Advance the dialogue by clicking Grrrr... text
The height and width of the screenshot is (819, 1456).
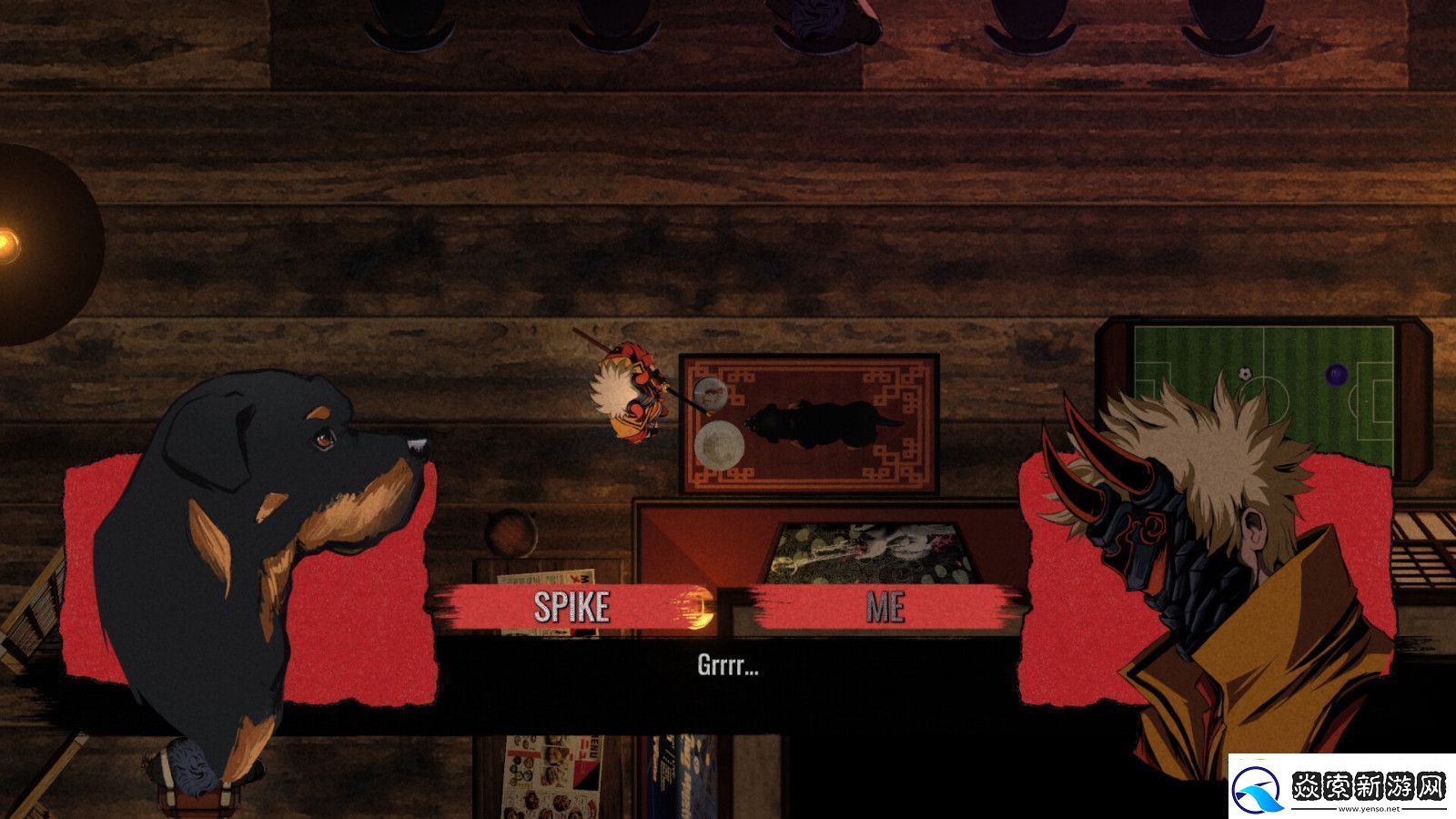(x=728, y=667)
